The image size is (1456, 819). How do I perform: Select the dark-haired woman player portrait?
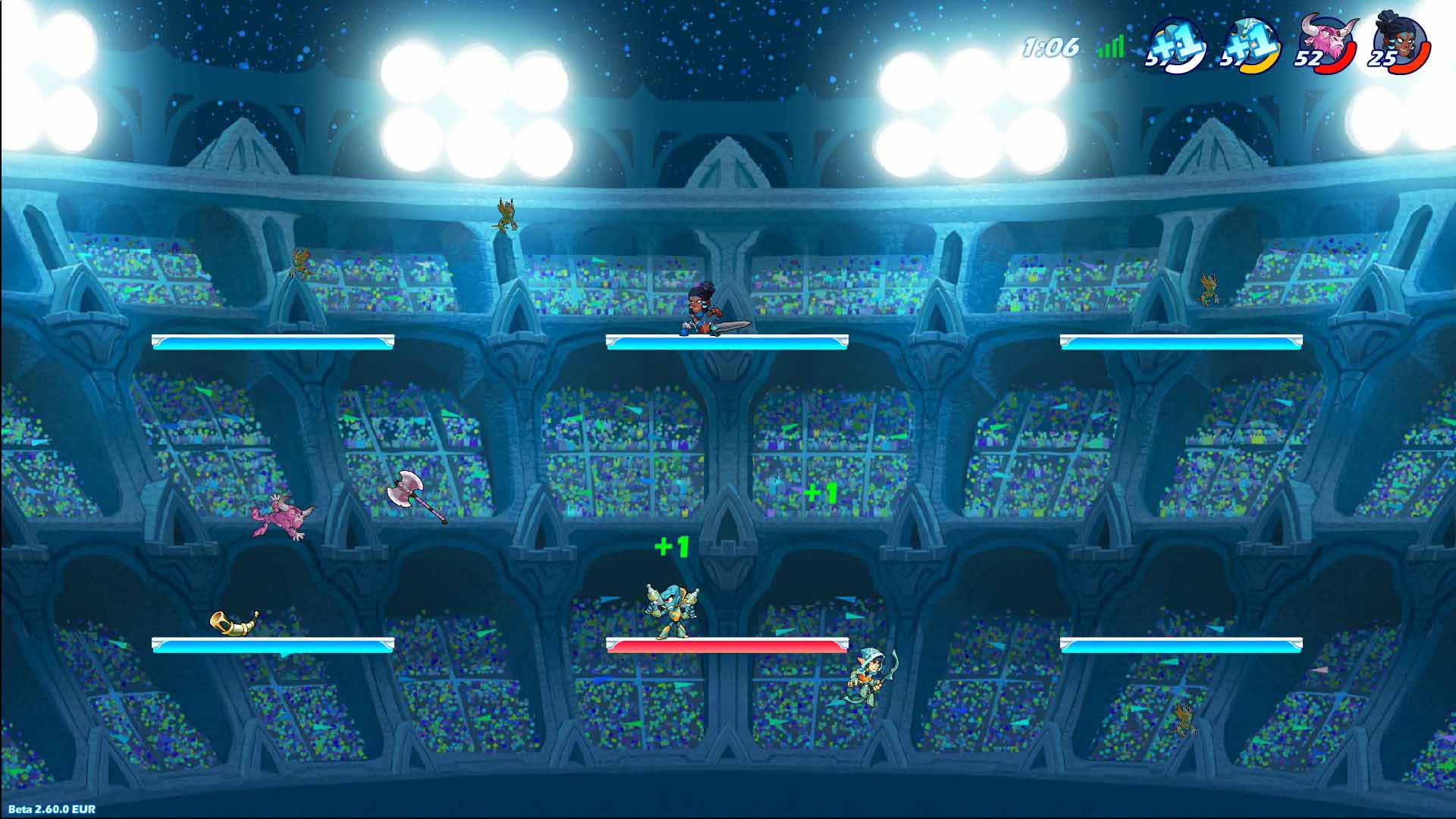(x=1399, y=42)
